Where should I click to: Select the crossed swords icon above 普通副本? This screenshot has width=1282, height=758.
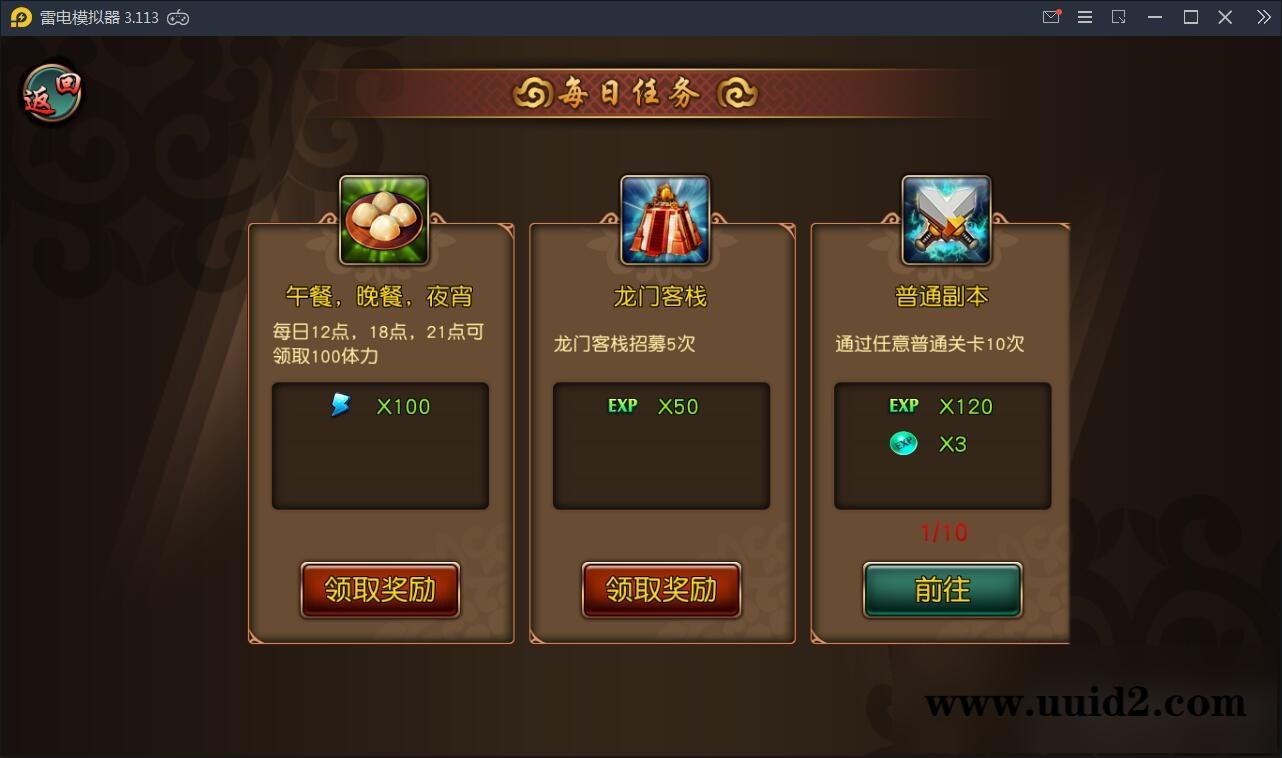point(943,218)
